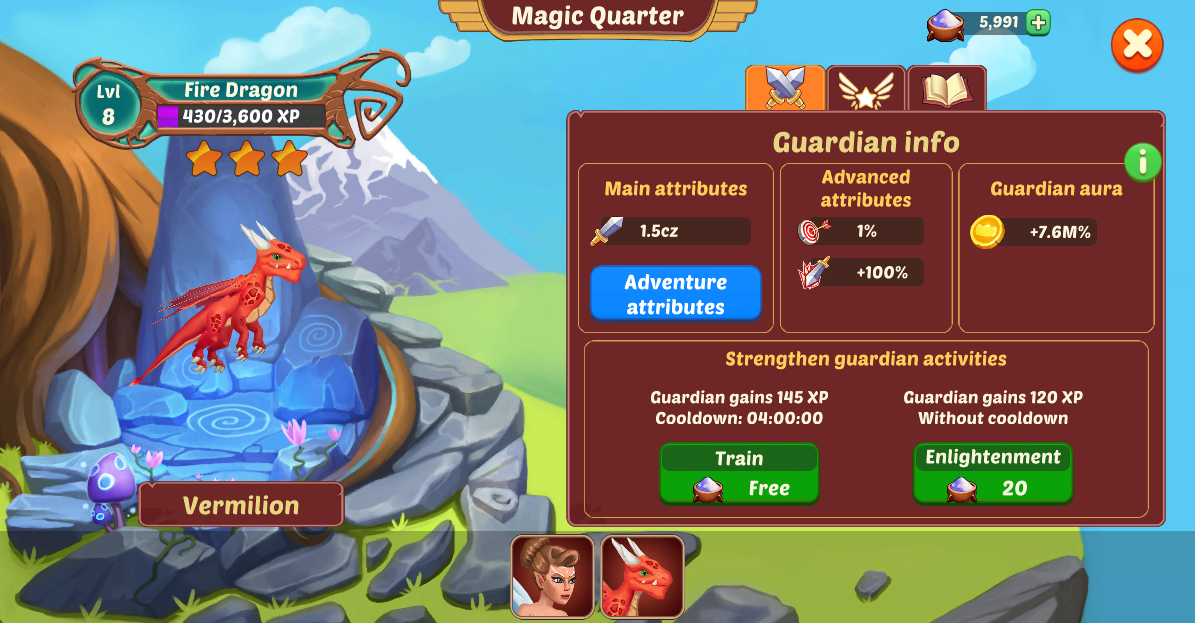This screenshot has width=1195, height=623.
Task: Use Enlightenment for 20 mana
Action: pyautogui.click(x=992, y=474)
